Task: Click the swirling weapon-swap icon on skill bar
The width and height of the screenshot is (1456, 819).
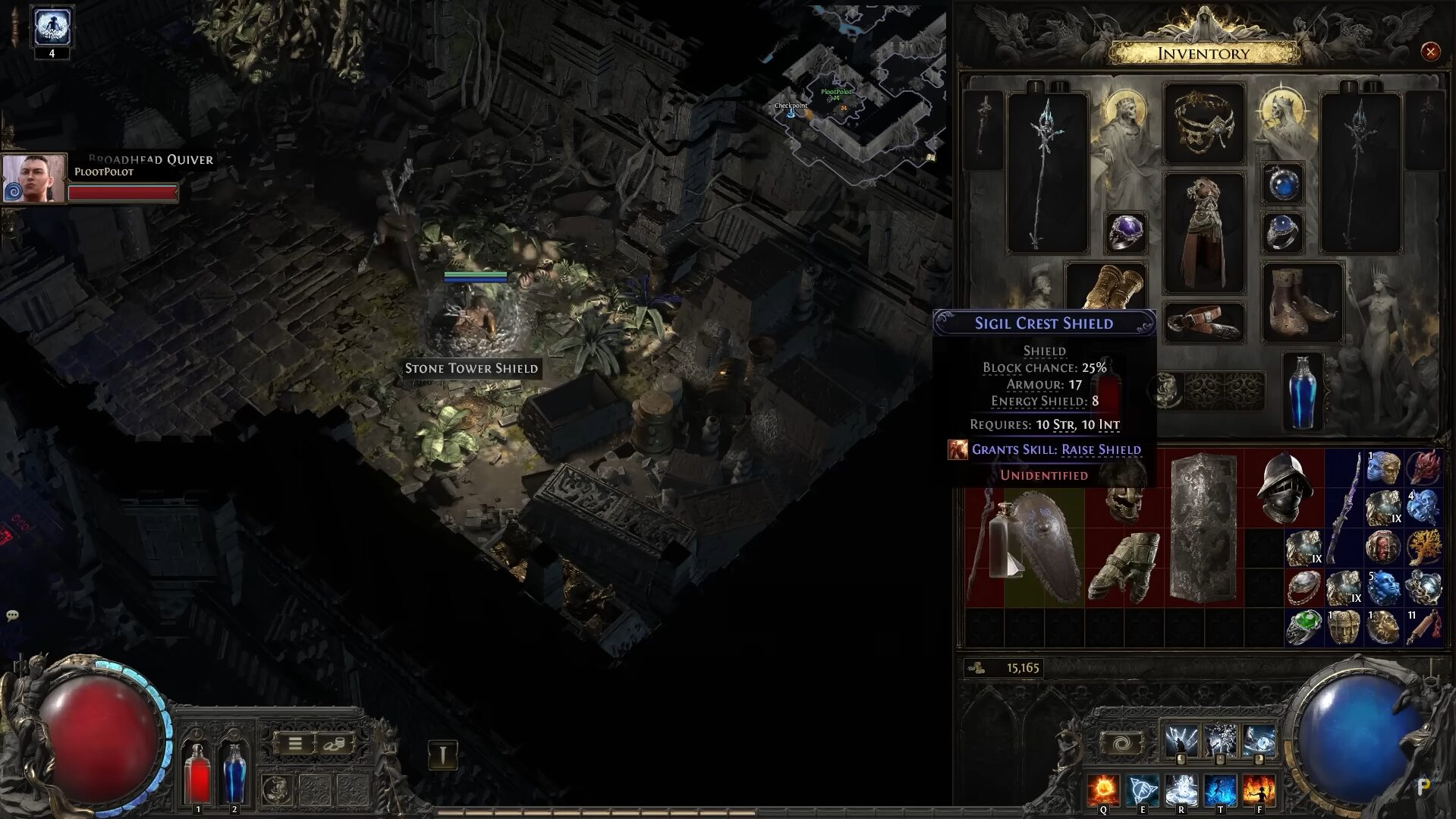Action: (x=1121, y=742)
